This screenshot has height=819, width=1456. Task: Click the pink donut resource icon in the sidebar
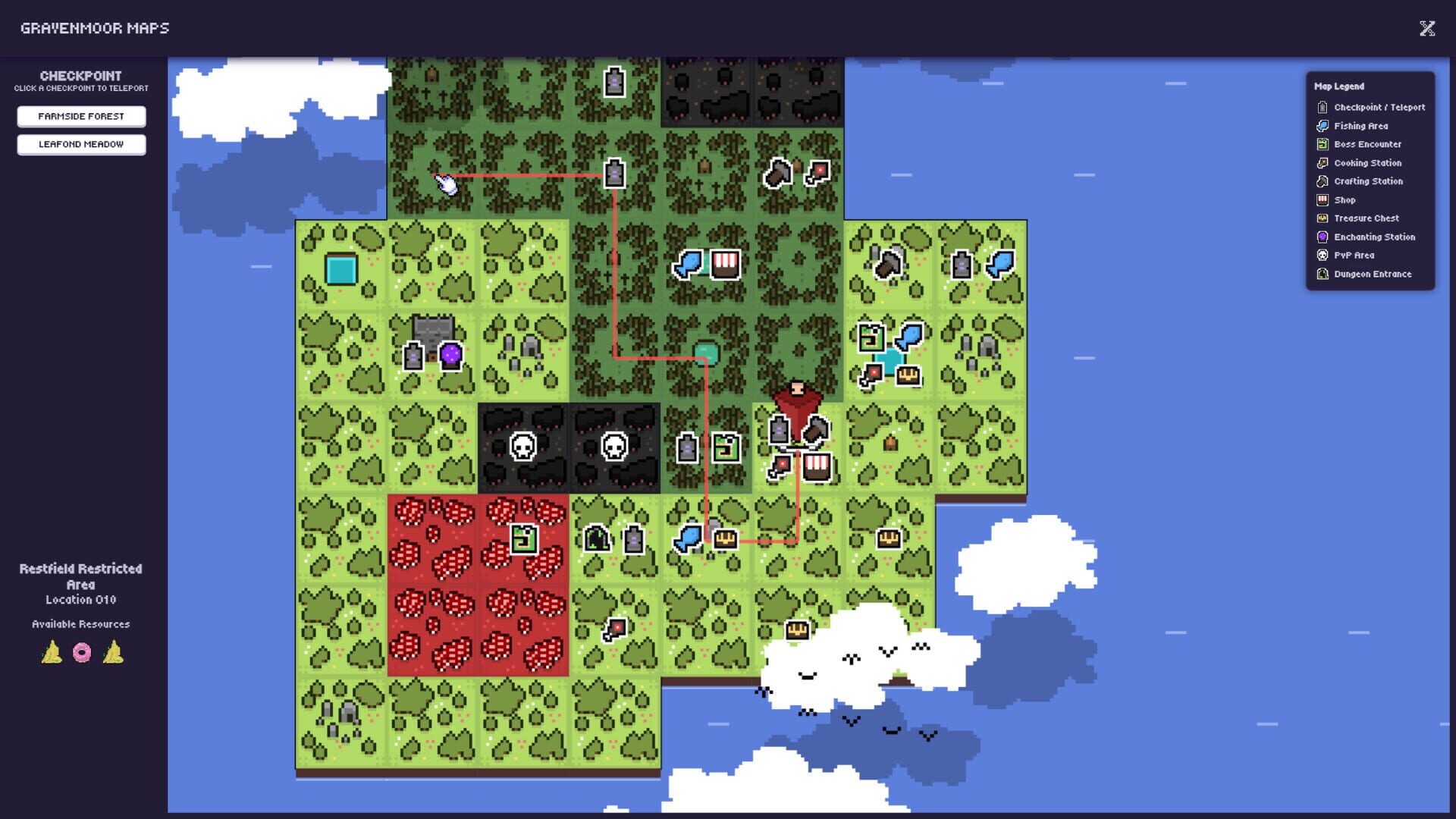tap(80, 652)
